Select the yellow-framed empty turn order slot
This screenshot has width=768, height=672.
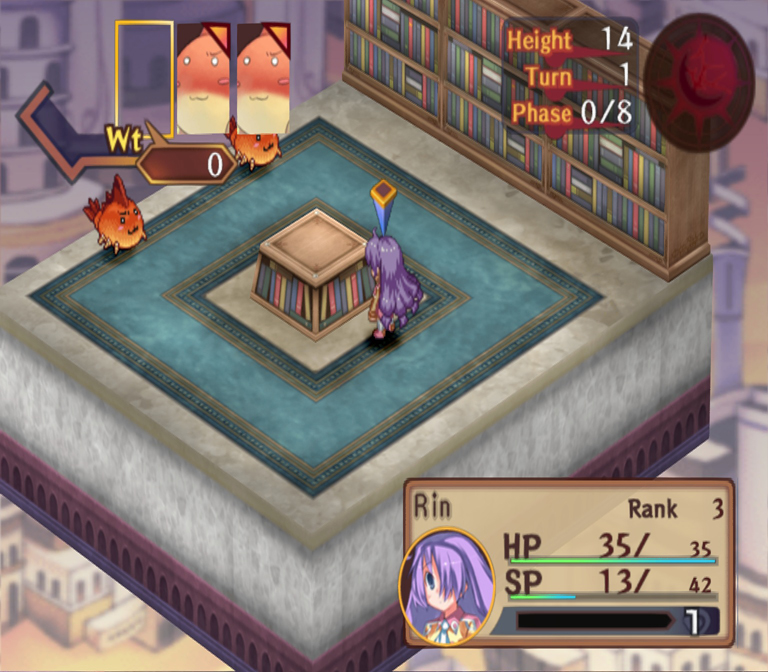pyautogui.click(x=145, y=78)
